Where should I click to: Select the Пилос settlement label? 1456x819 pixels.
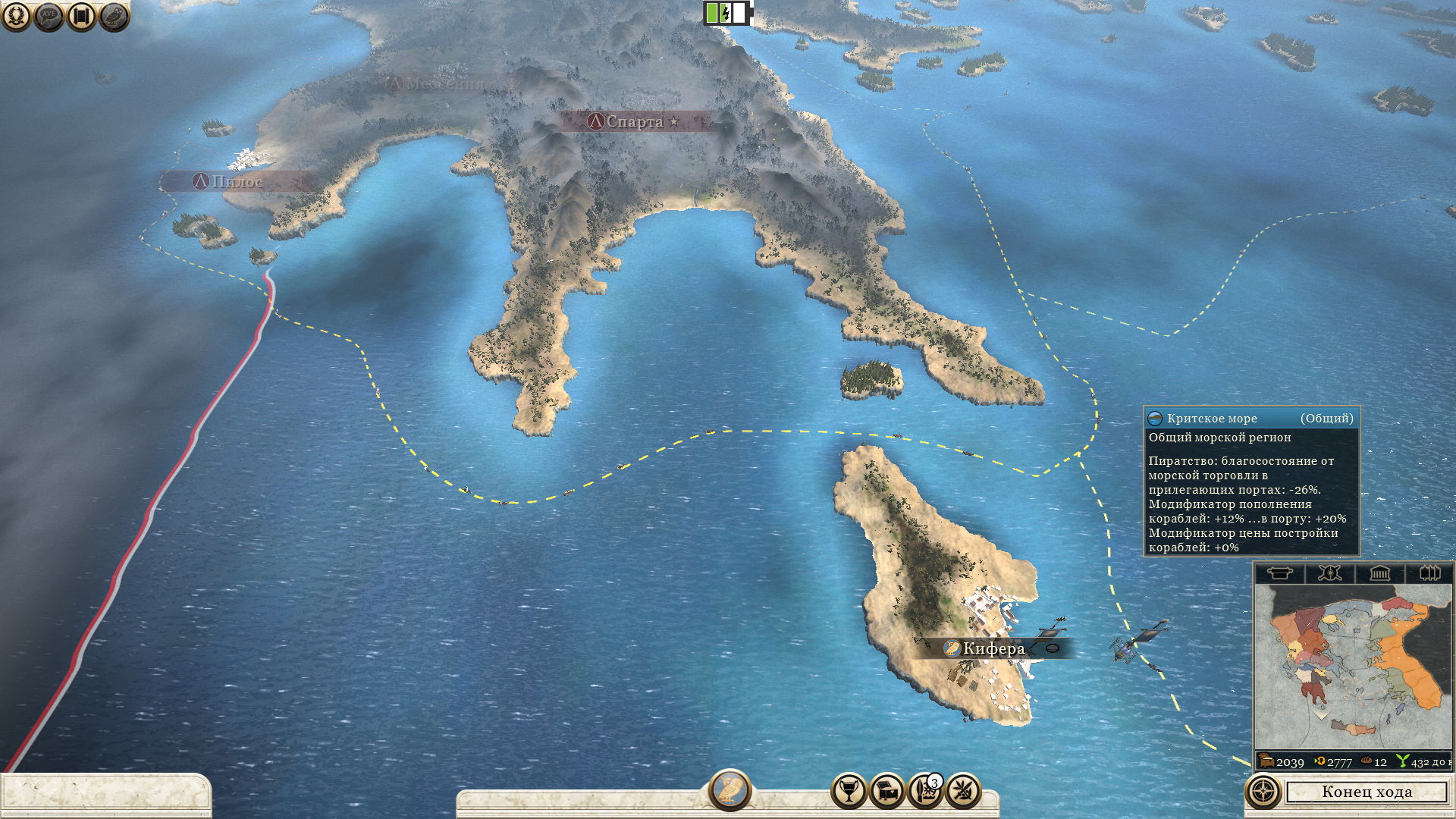point(237,181)
